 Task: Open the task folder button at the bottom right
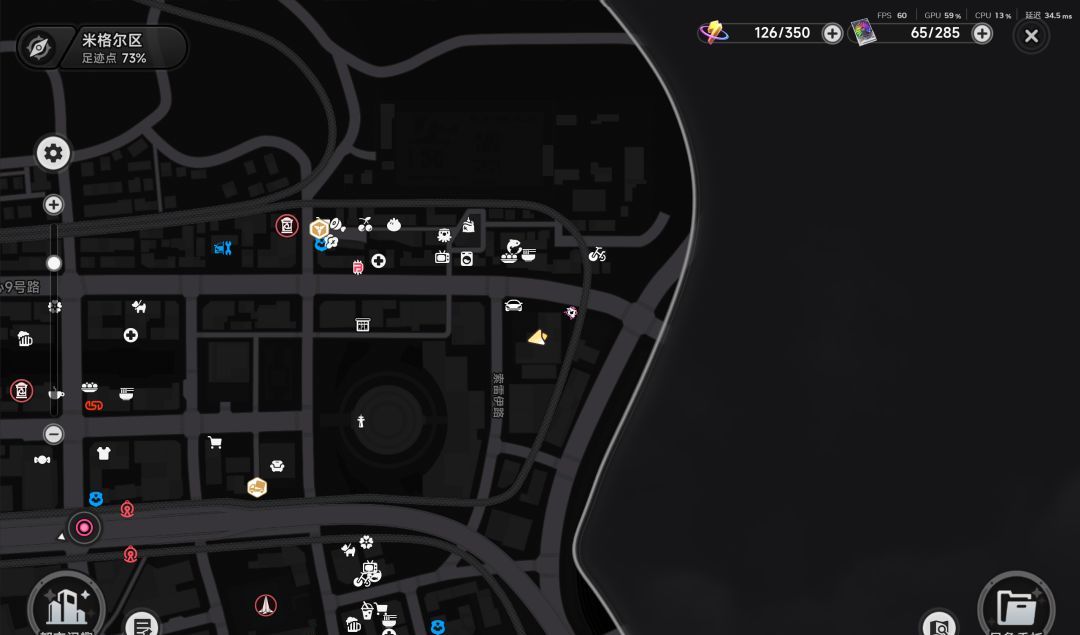1016,606
